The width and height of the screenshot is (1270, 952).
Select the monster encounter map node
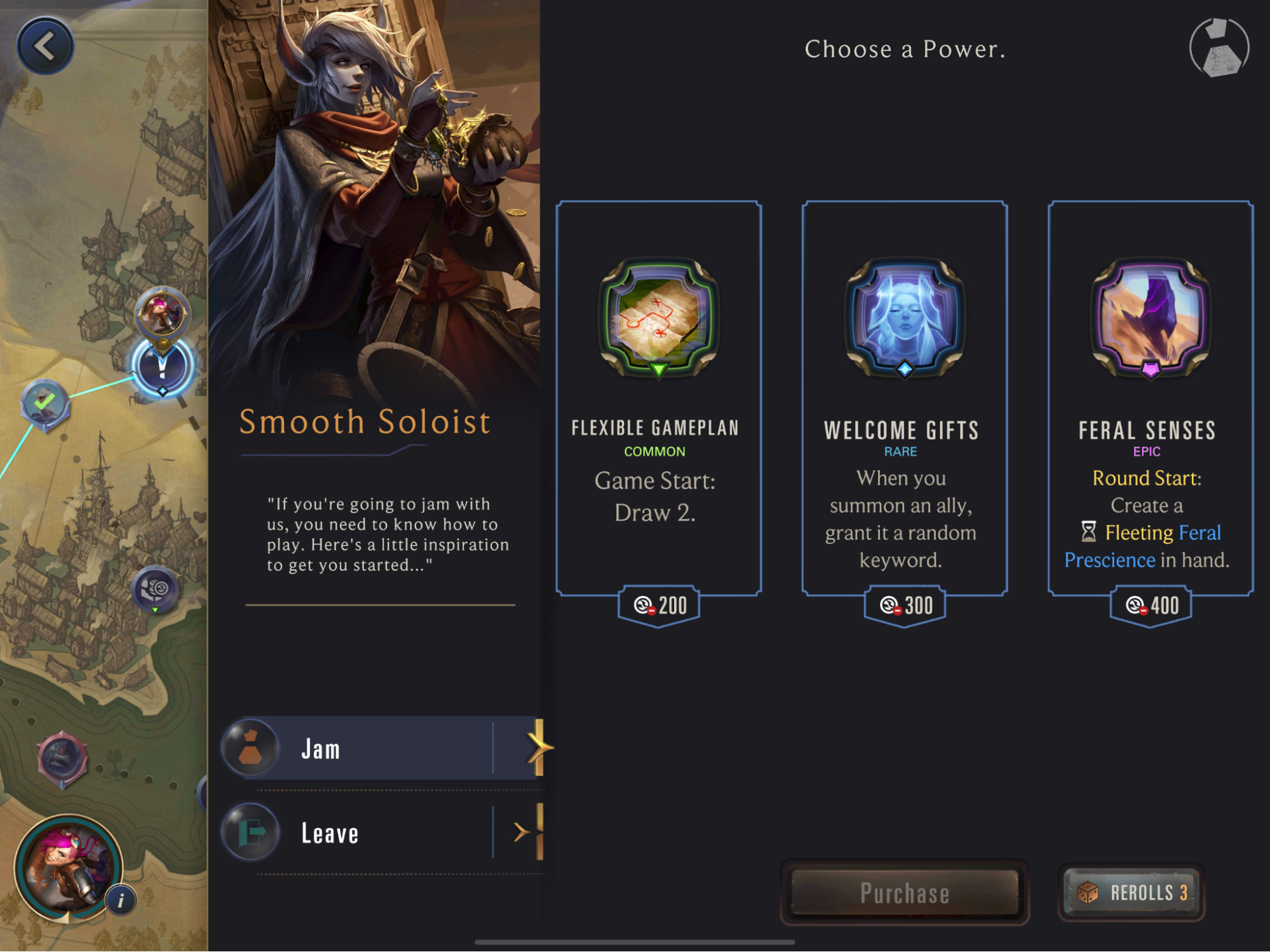tap(62, 758)
